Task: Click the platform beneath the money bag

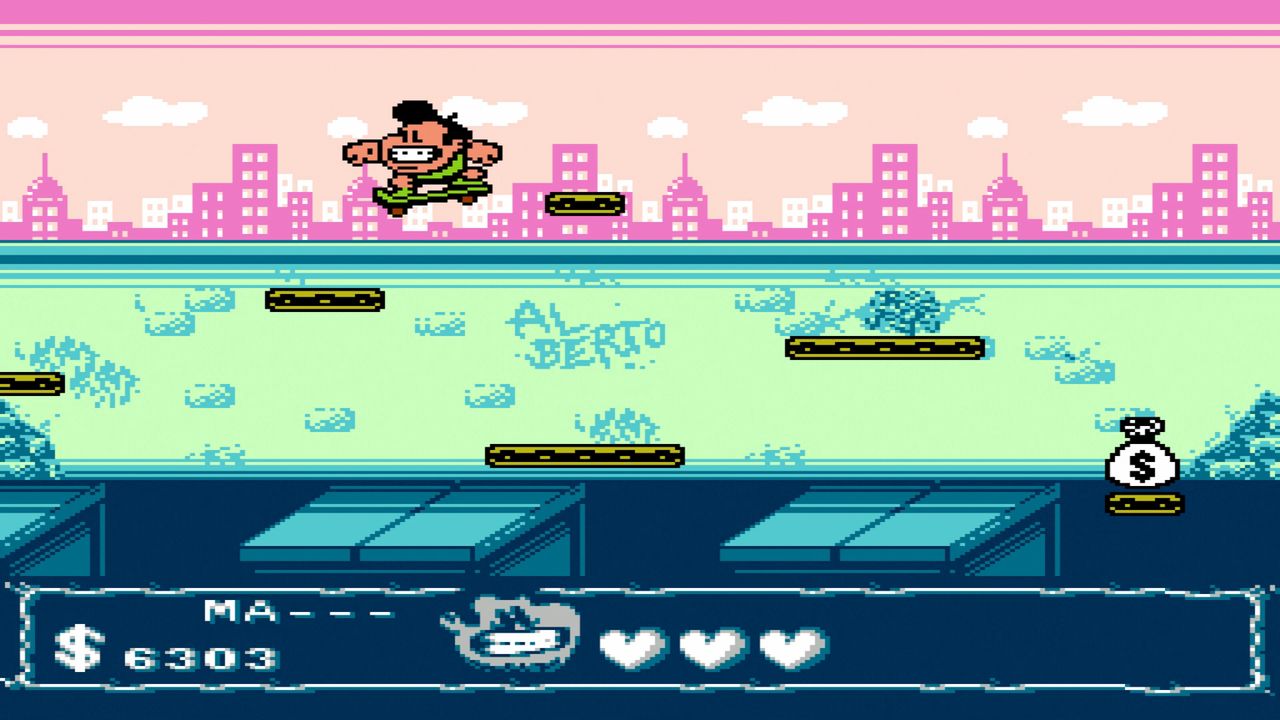Action: click(1143, 503)
